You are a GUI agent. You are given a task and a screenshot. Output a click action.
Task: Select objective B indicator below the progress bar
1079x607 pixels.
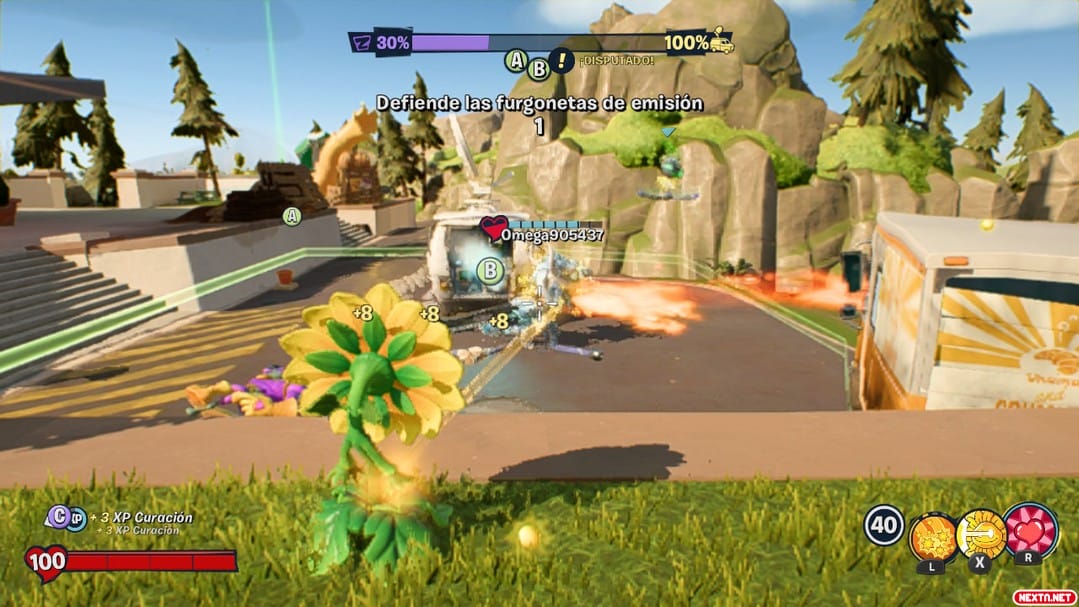coord(539,68)
